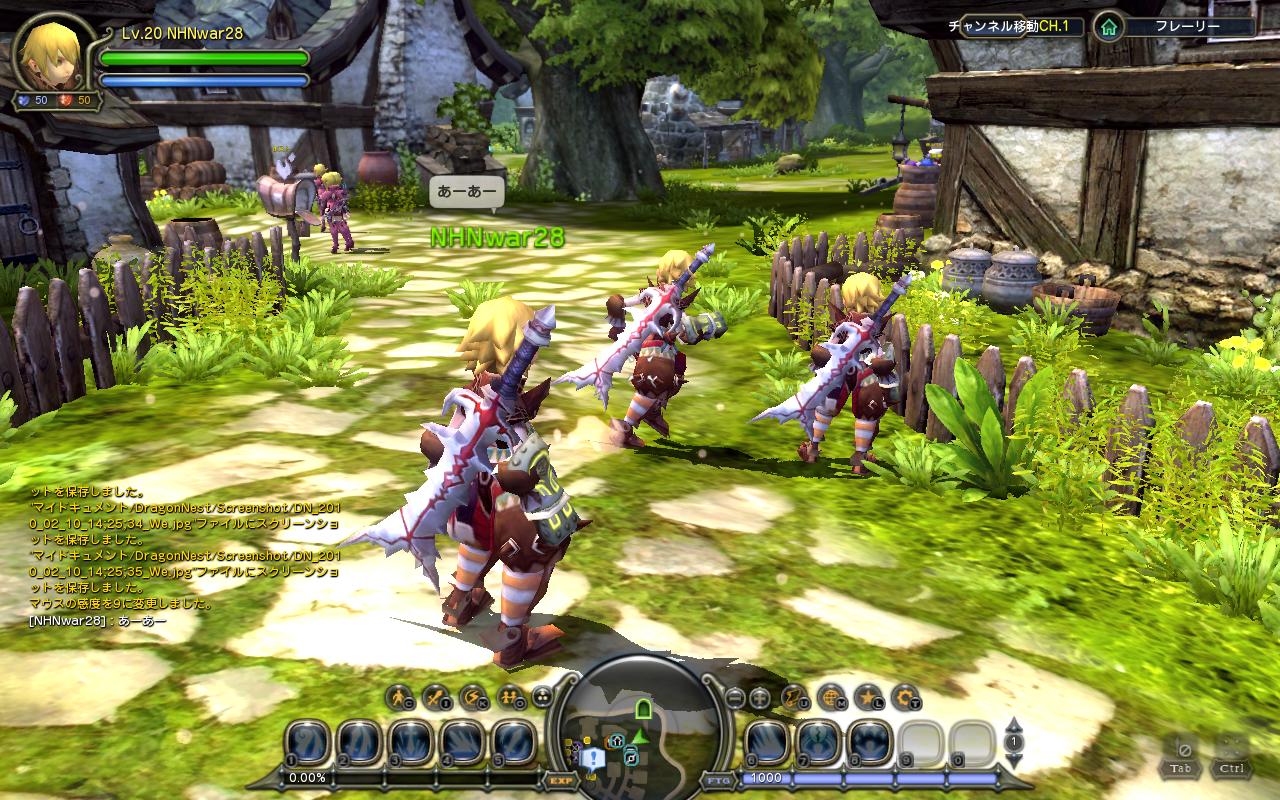Use the skill in hotbar slot 7

[819, 743]
